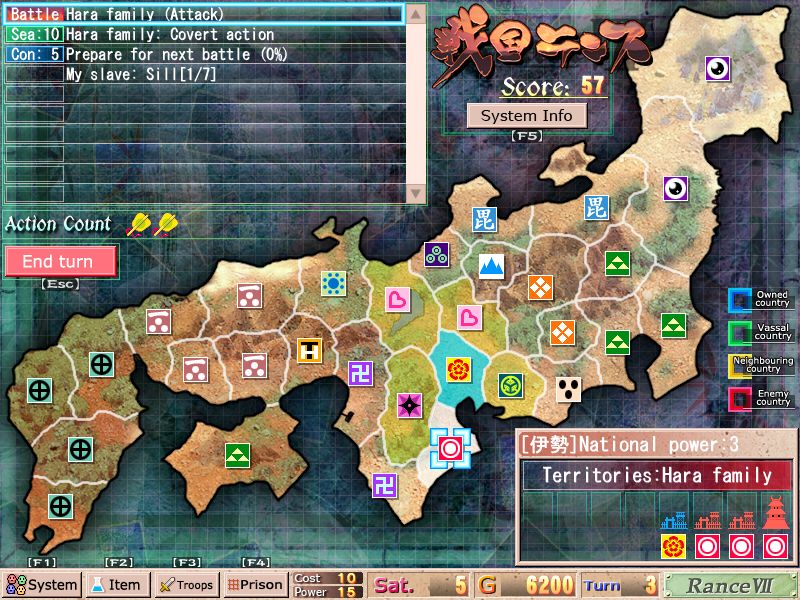Select the green trefoil crest territory
Viewport: 800px width, 600px height.
coord(511,385)
